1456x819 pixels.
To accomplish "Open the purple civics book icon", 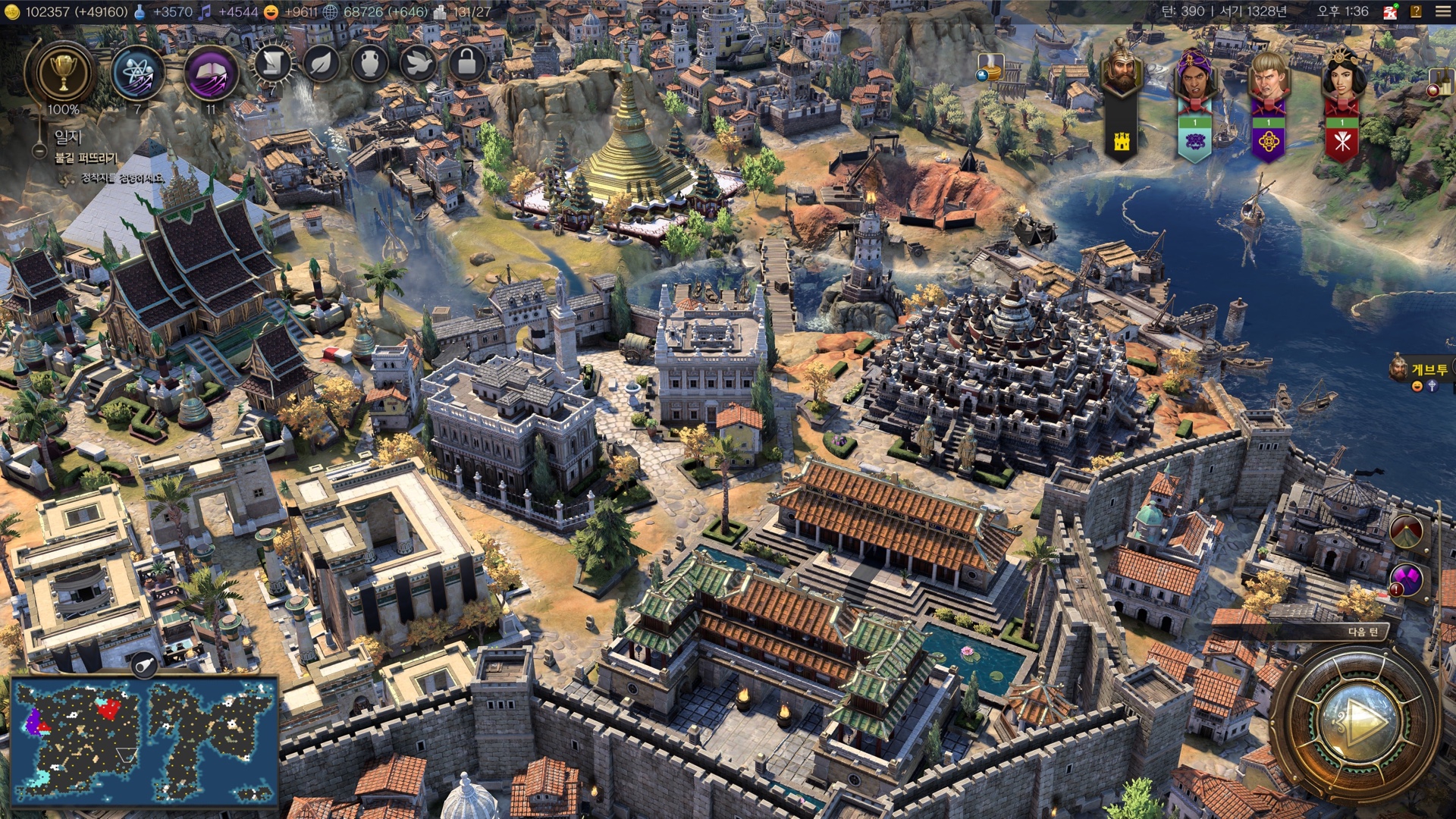I will coord(211,74).
